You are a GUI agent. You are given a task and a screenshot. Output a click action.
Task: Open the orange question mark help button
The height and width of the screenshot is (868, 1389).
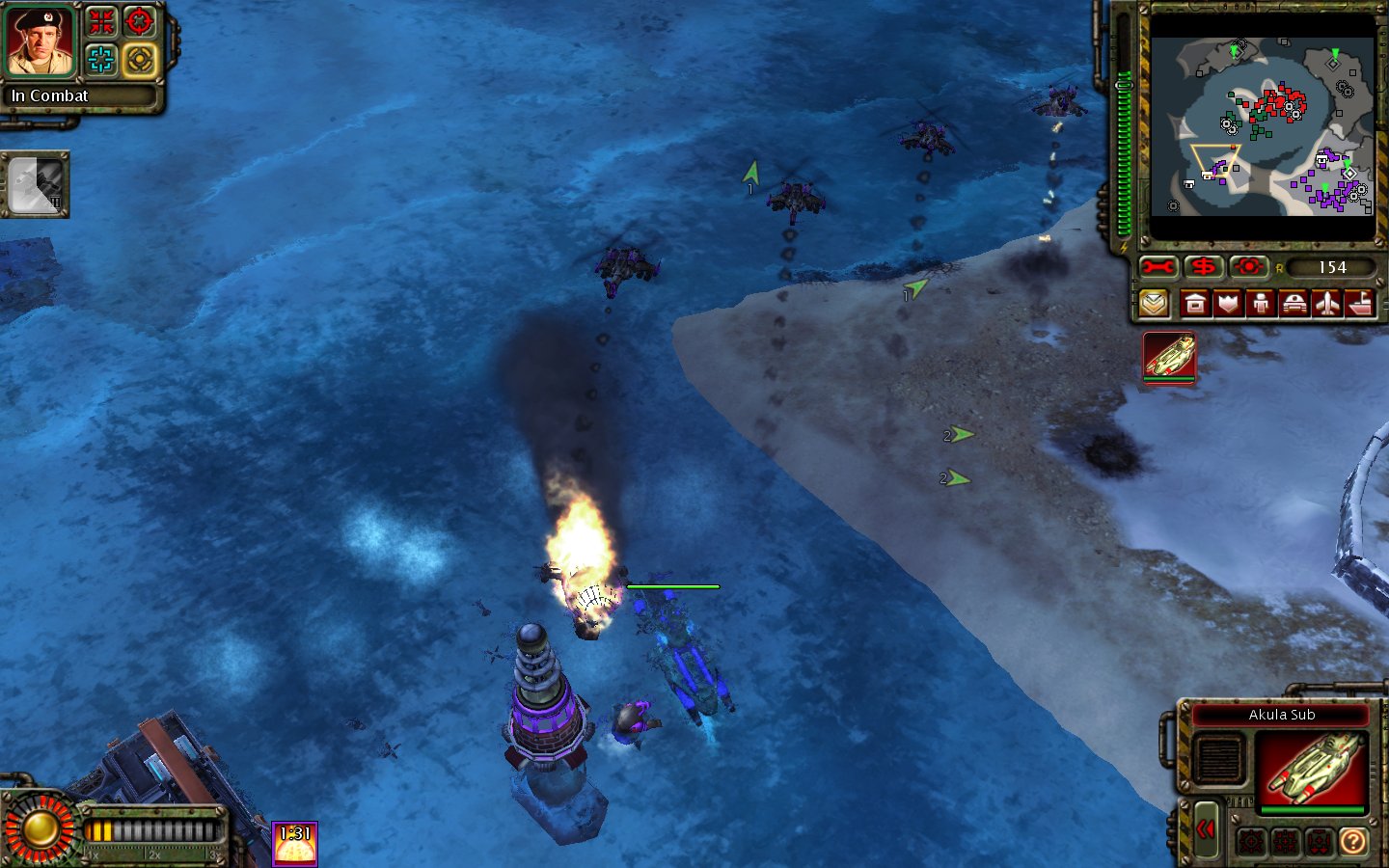[x=1353, y=842]
